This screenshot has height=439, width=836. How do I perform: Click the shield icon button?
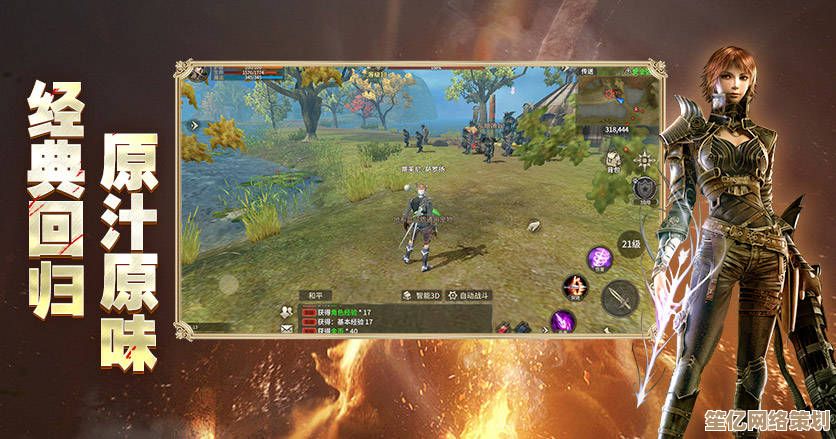point(644,187)
